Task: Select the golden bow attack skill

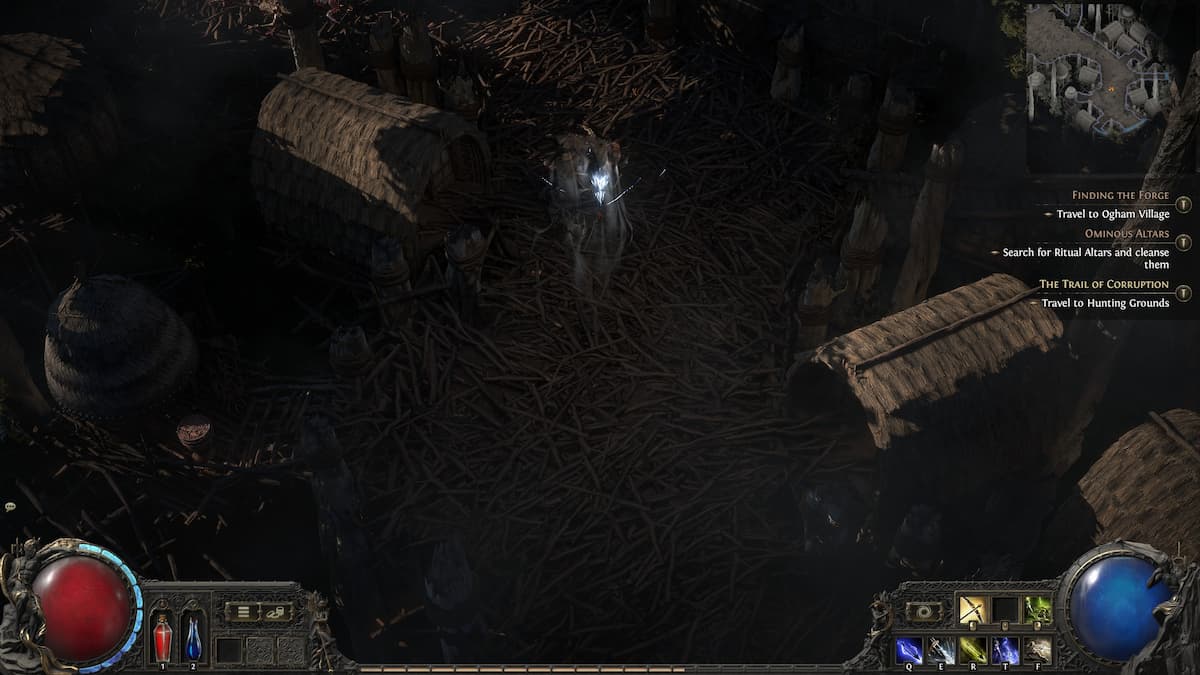Action: tap(973, 609)
